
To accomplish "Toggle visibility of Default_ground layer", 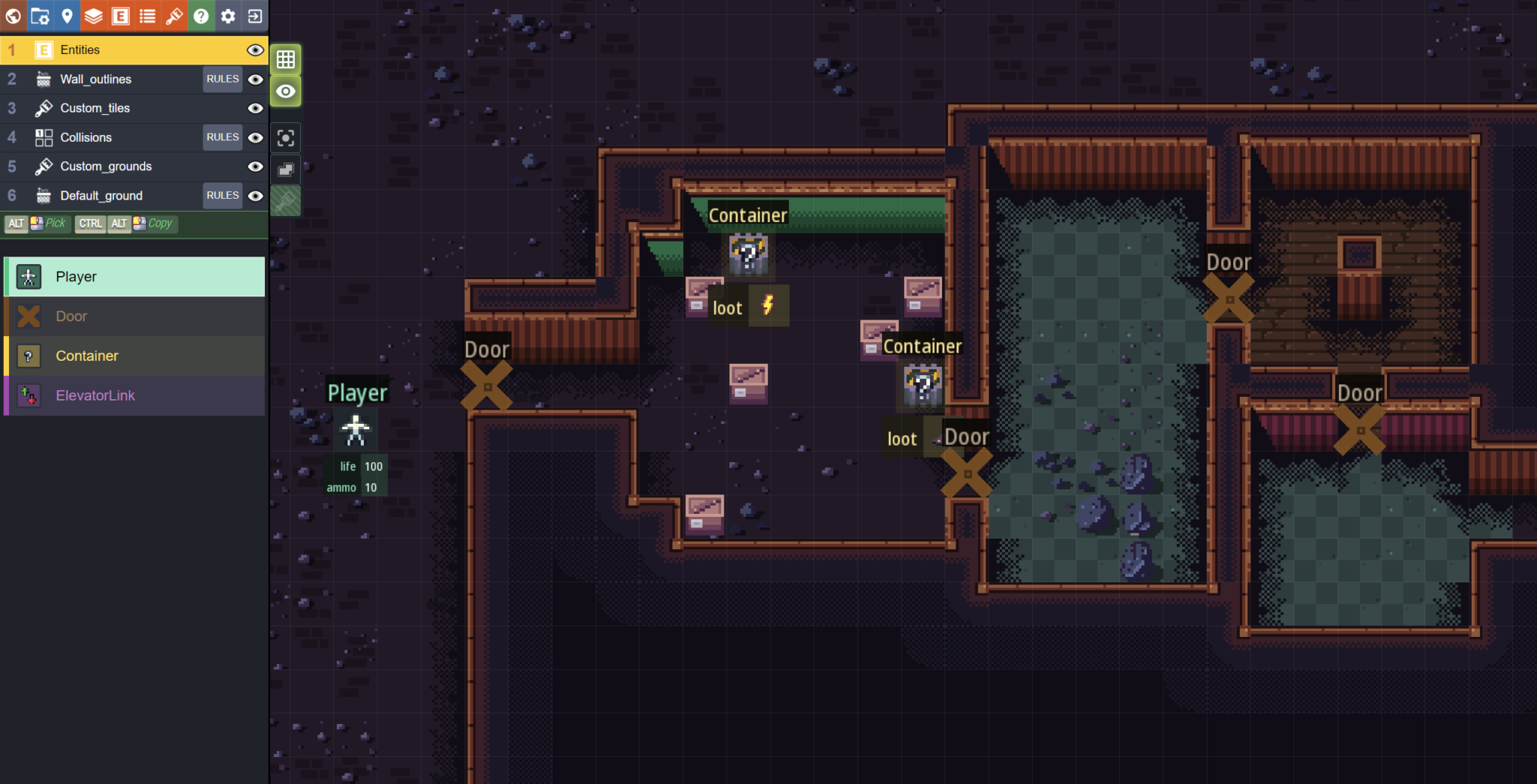I will (255, 195).
